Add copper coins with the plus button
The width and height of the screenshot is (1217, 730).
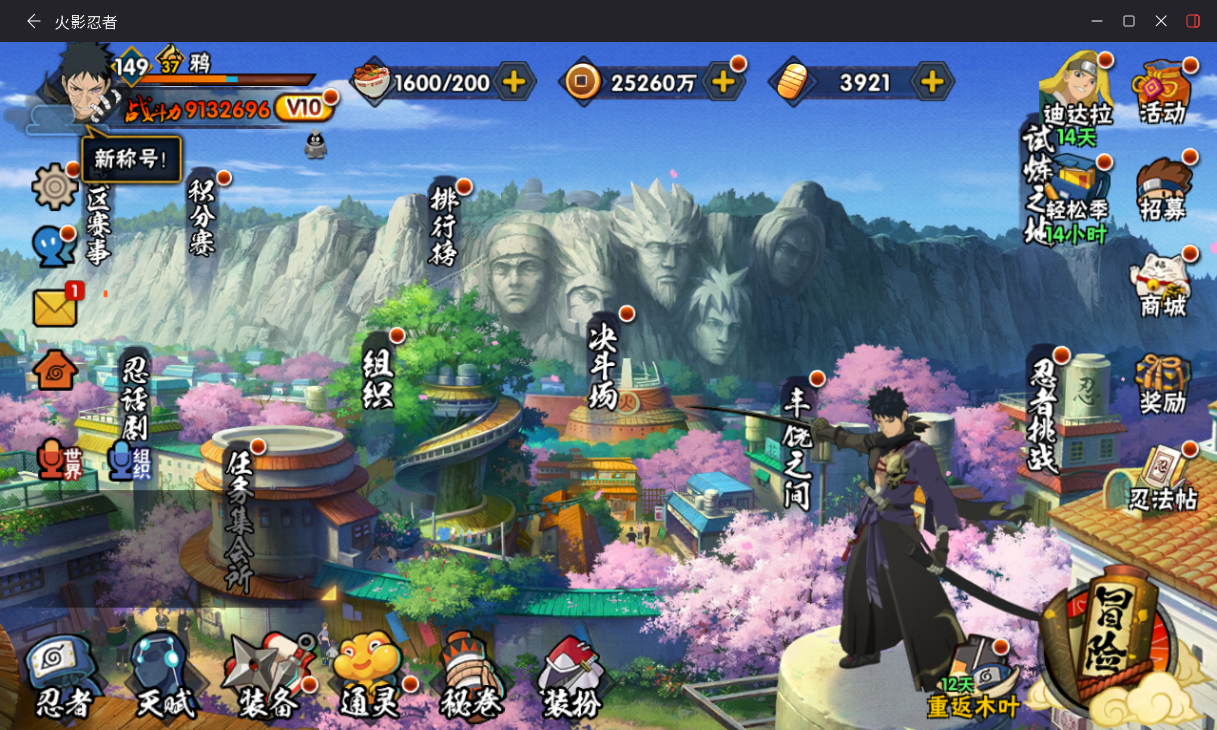pos(722,82)
